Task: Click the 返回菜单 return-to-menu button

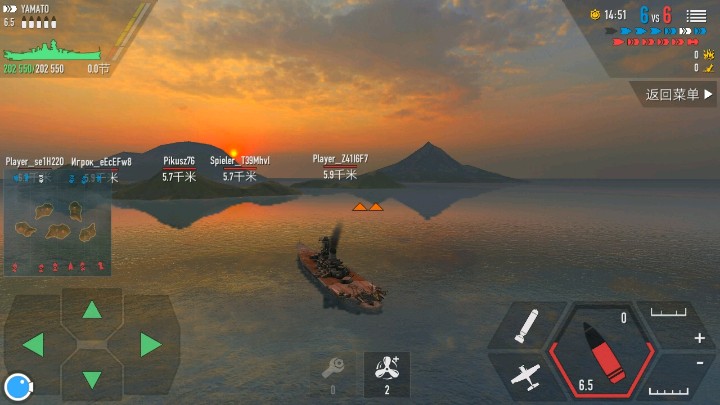Action: pyautogui.click(x=679, y=95)
